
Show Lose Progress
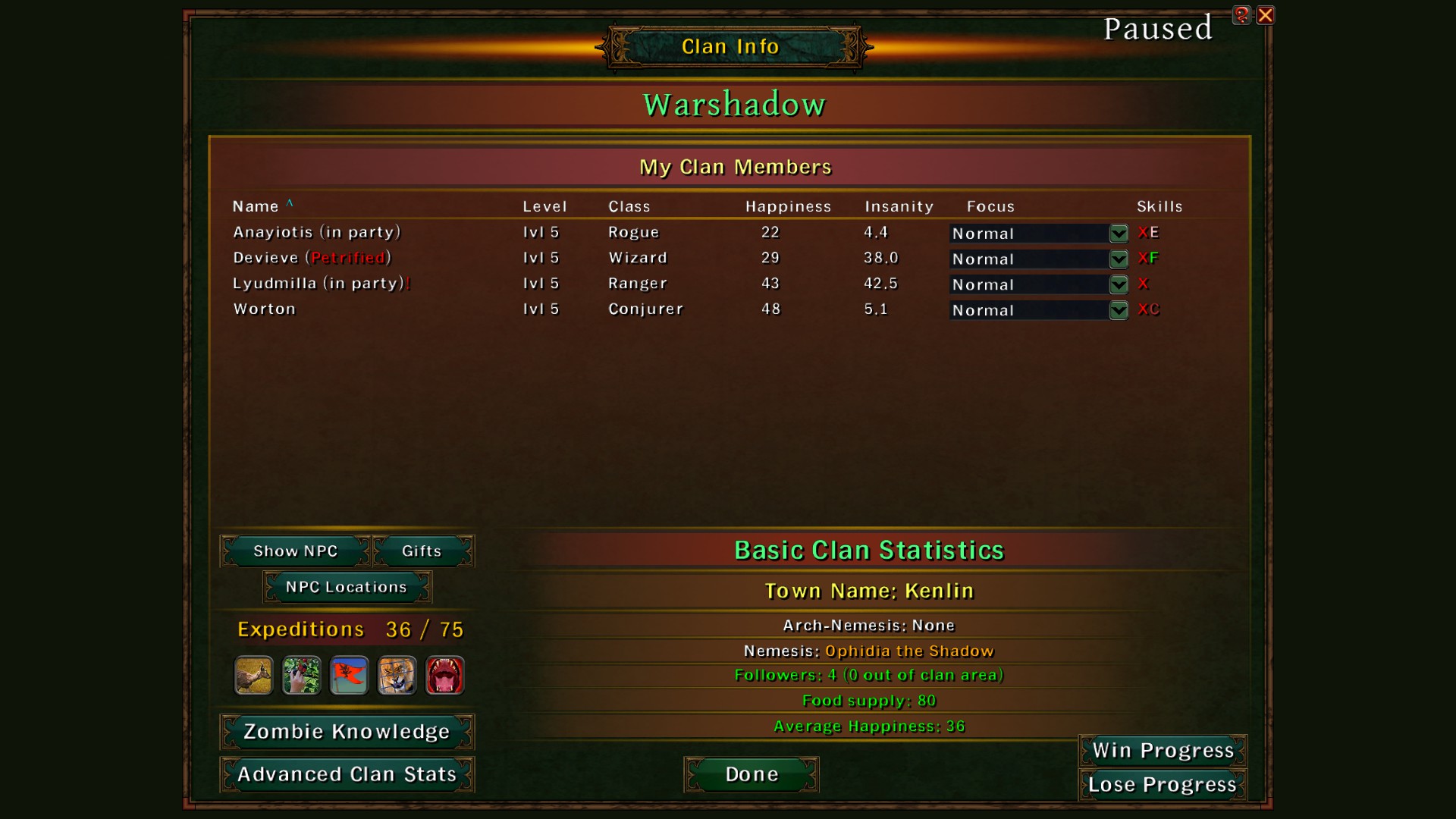point(1163,785)
